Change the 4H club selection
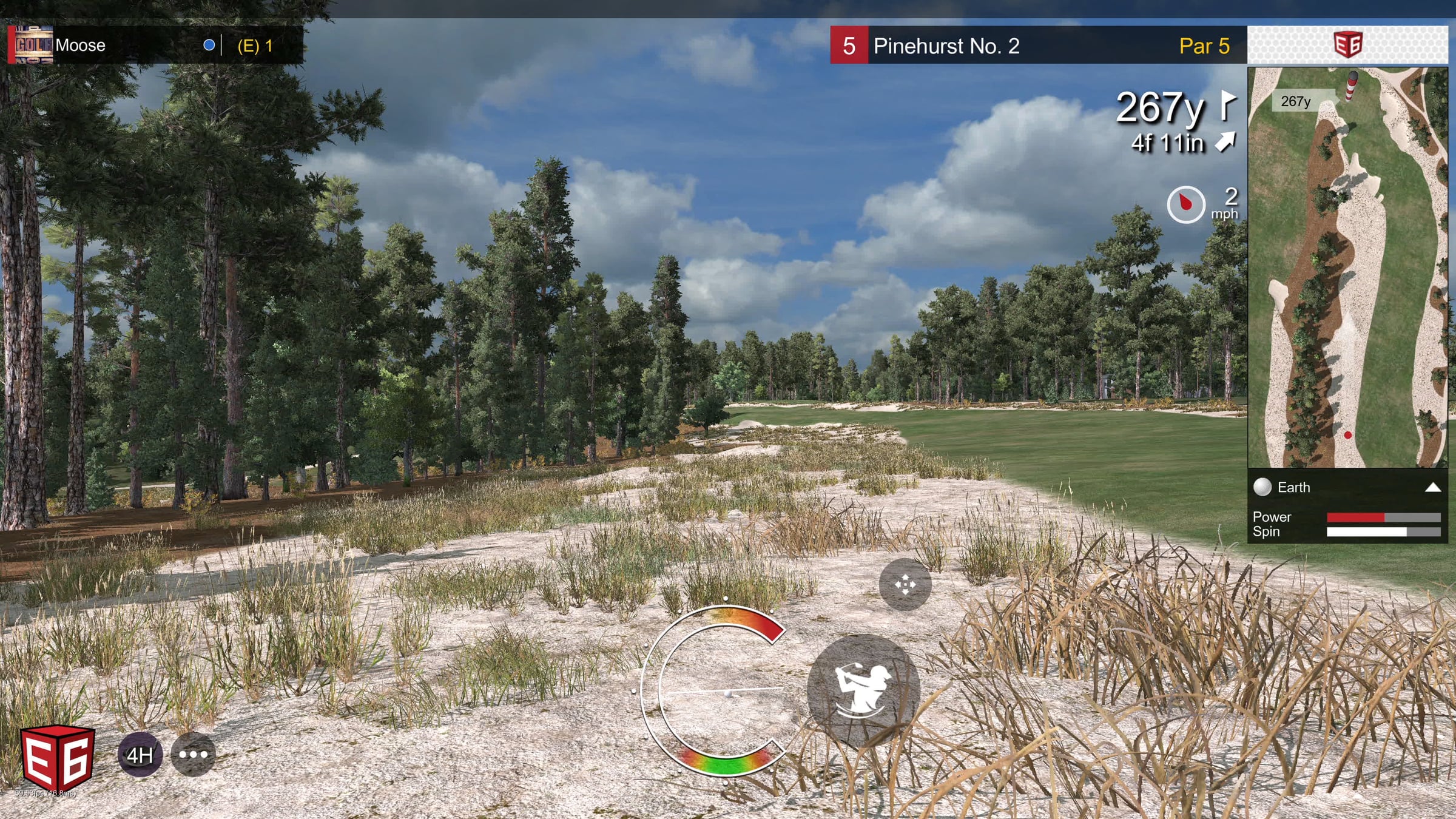Screen dimensions: 1456x819 tap(140, 755)
